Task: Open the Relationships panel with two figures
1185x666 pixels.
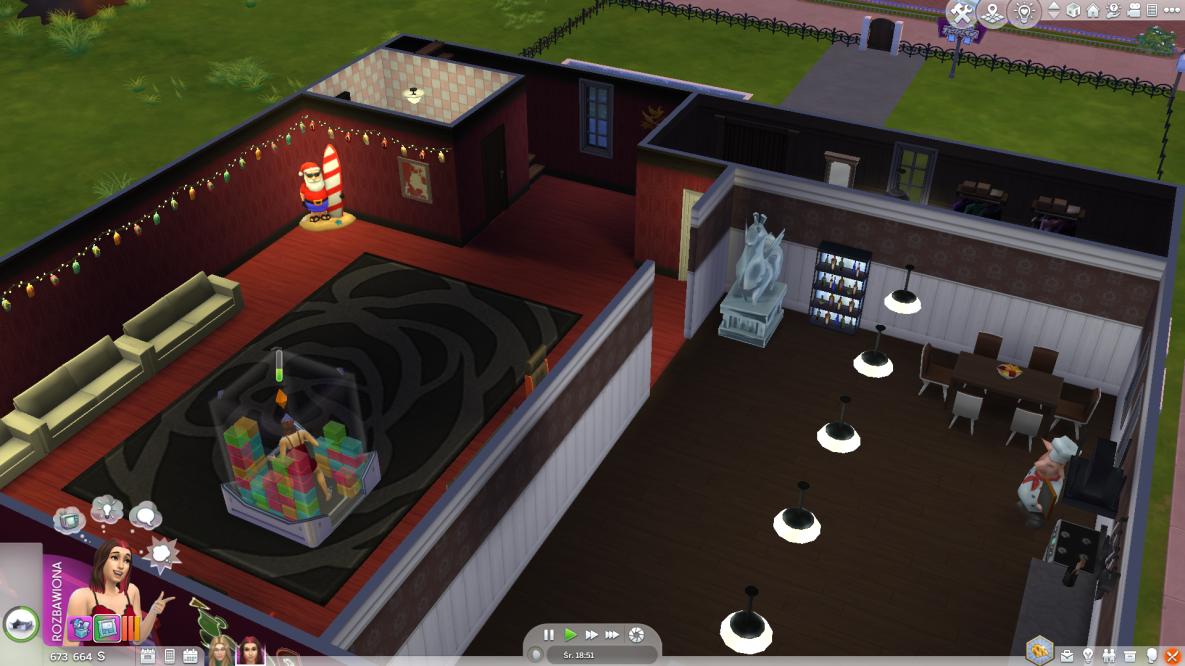Action: [x=1109, y=656]
